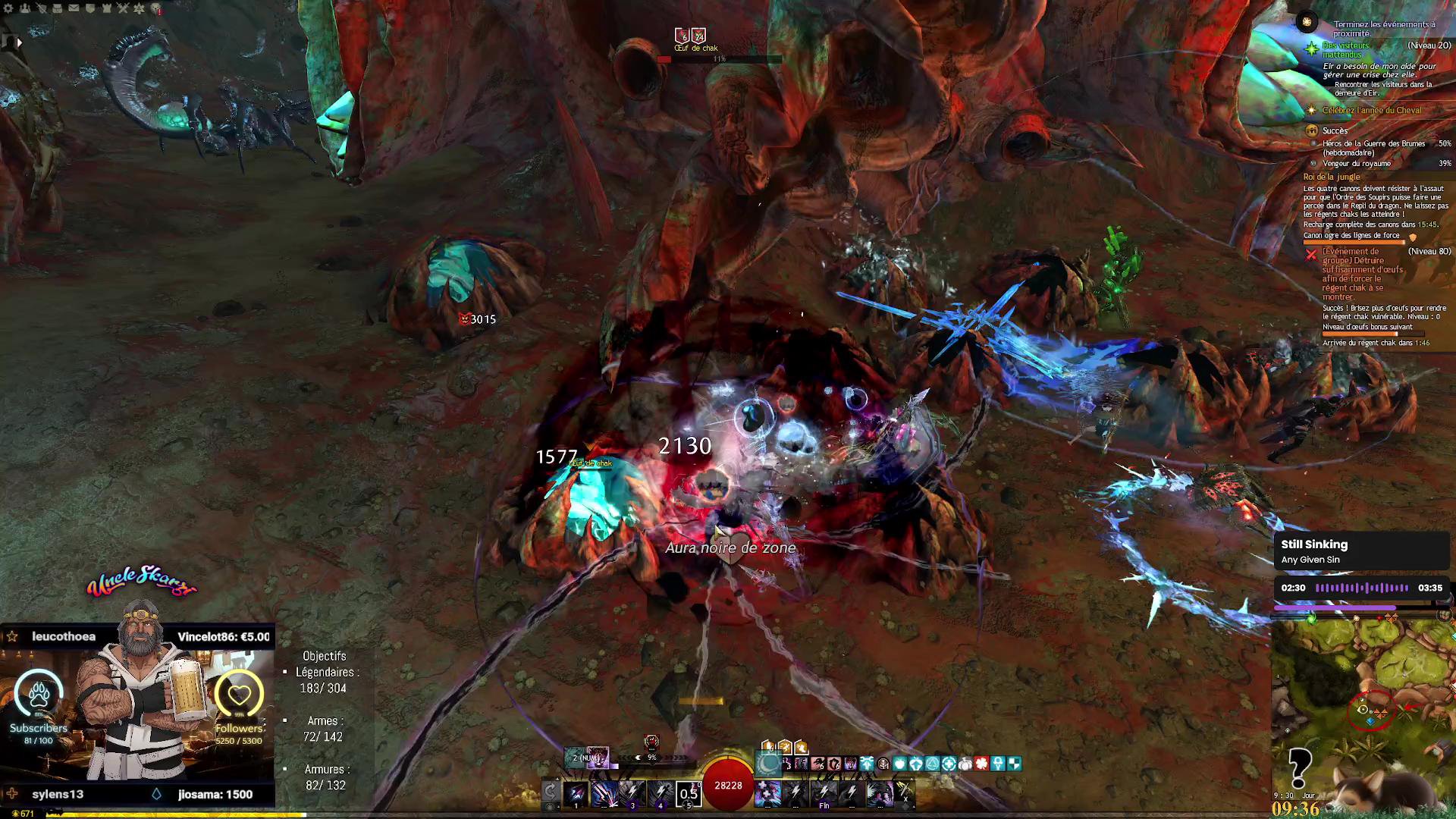Viewport: 1456px width, 819px height.
Task: Activate the elite skill slot
Action: (880, 793)
